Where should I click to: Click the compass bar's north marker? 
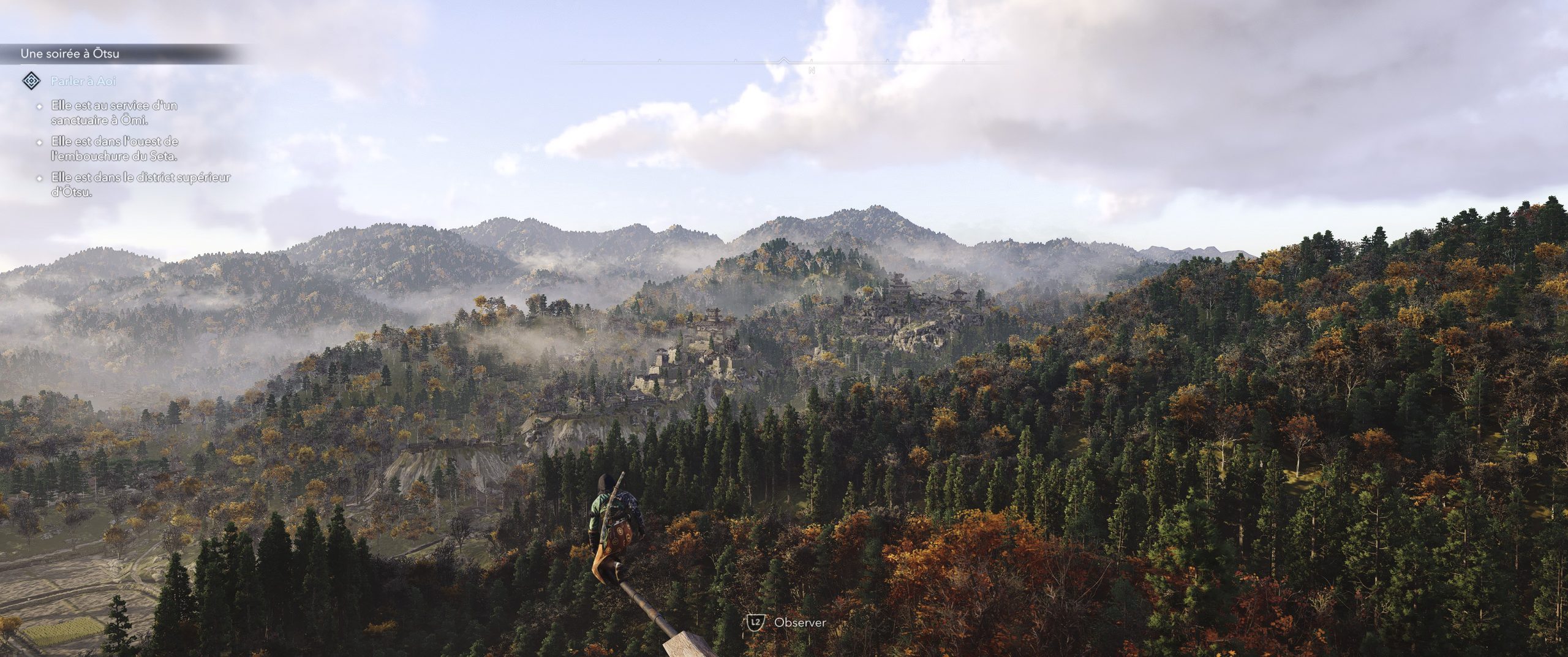click(x=812, y=70)
